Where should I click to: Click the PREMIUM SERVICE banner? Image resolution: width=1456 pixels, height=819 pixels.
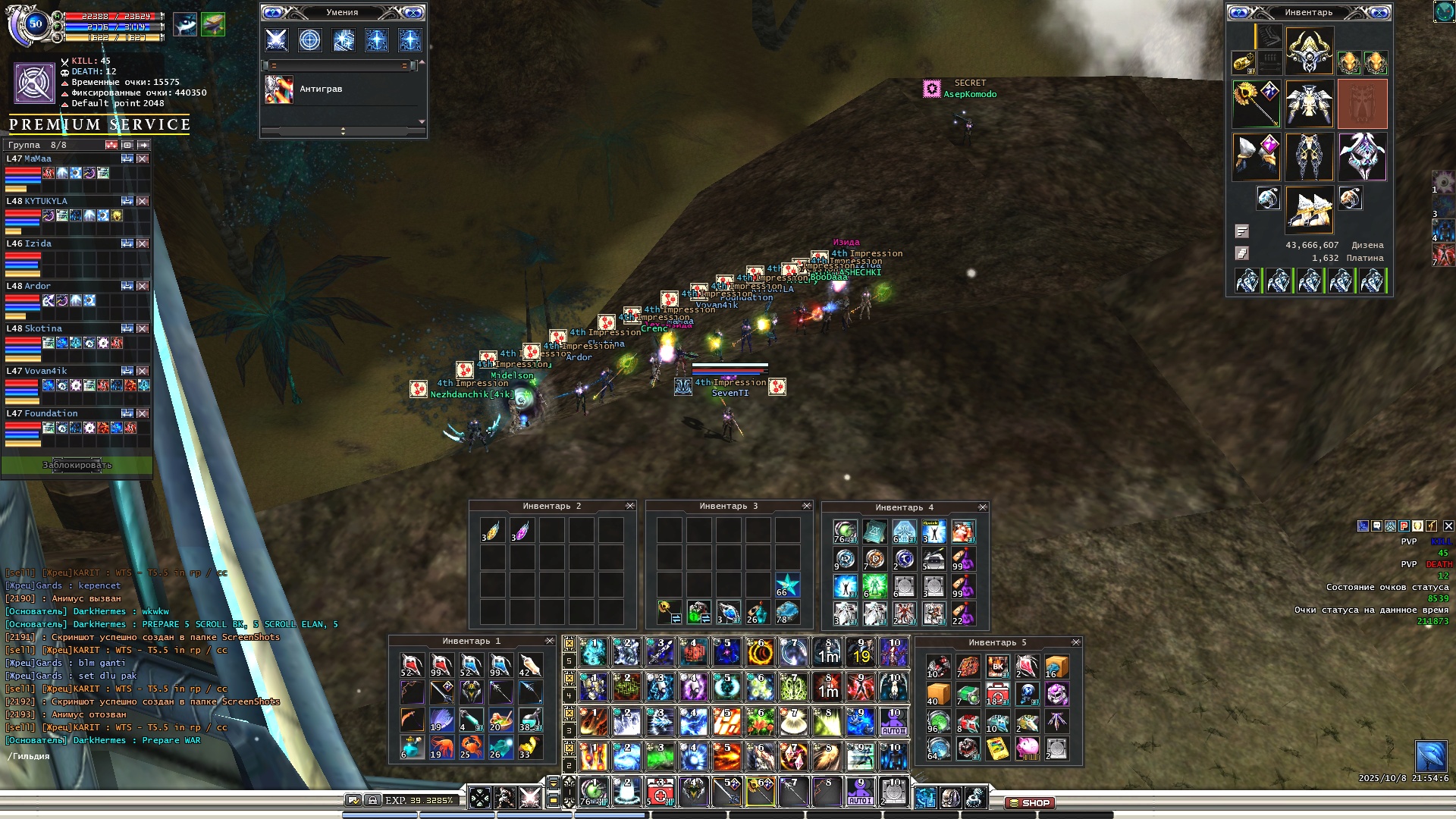click(99, 124)
